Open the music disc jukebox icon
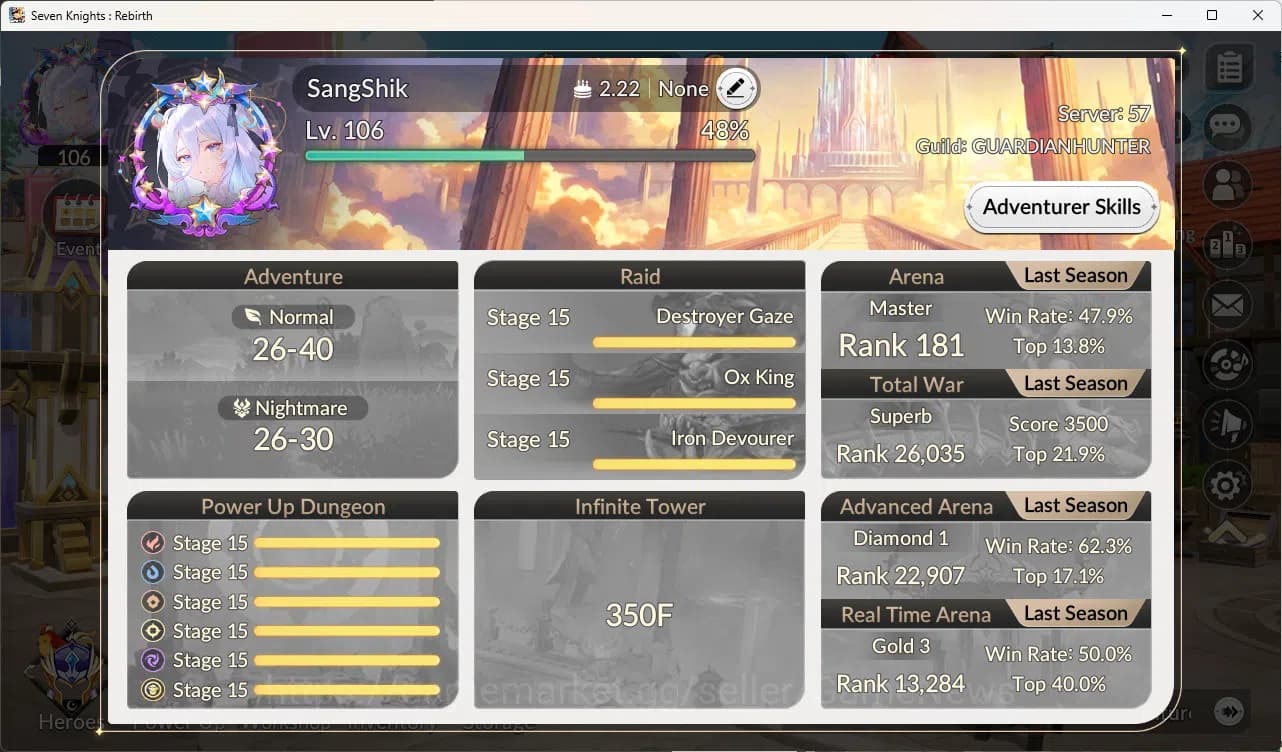Viewport: 1282px width, 752px height. pos(1228,364)
